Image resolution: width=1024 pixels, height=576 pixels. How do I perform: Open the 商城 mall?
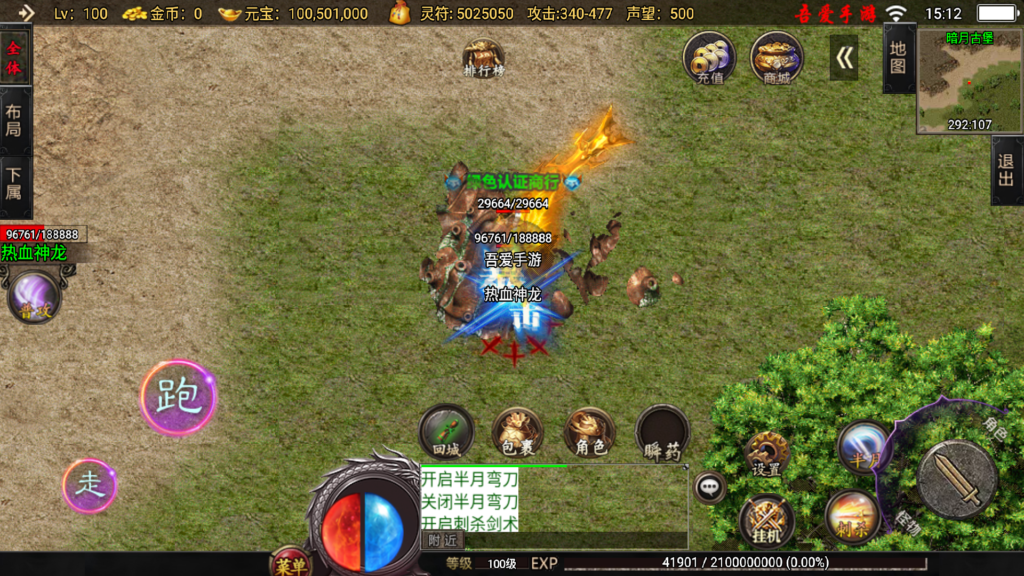[776, 57]
